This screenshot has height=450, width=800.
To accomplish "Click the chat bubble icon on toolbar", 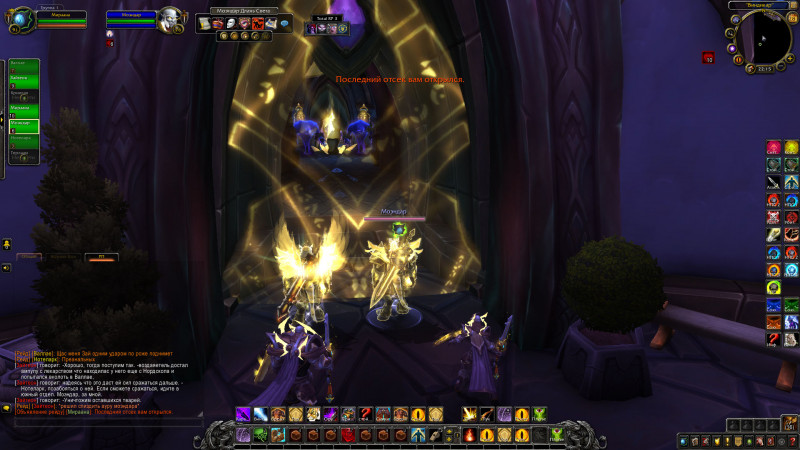I will (285, 23).
